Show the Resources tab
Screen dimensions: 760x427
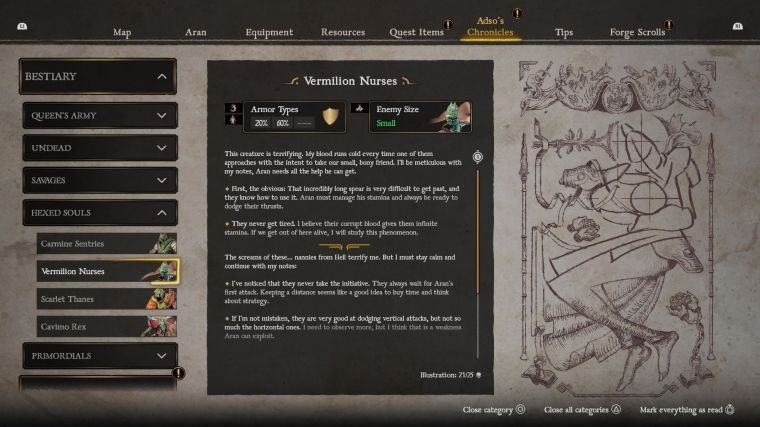[x=343, y=32]
